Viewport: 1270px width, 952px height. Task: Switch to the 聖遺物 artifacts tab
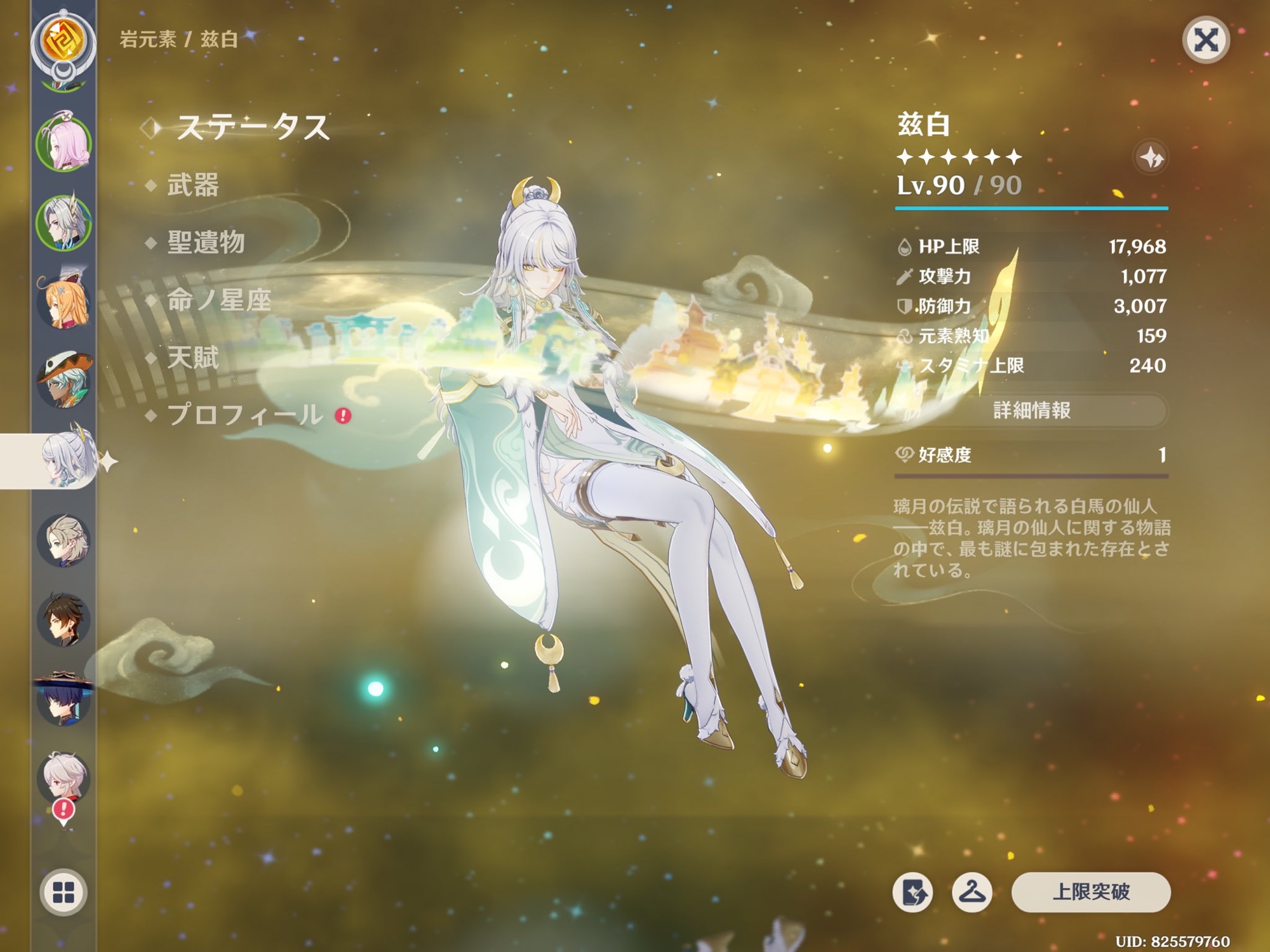(x=206, y=243)
